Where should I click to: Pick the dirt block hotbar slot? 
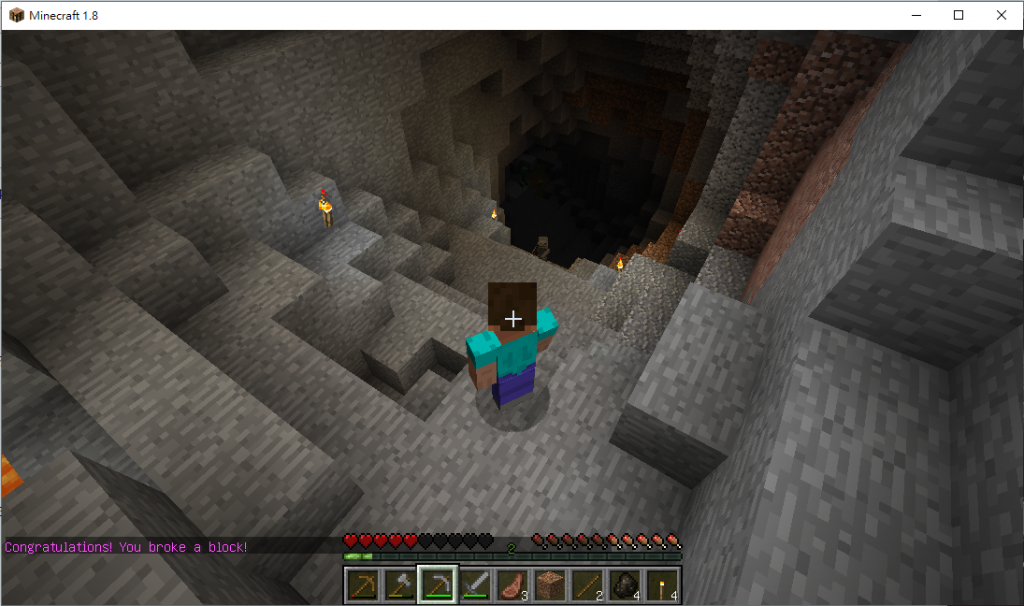[x=551, y=585]
